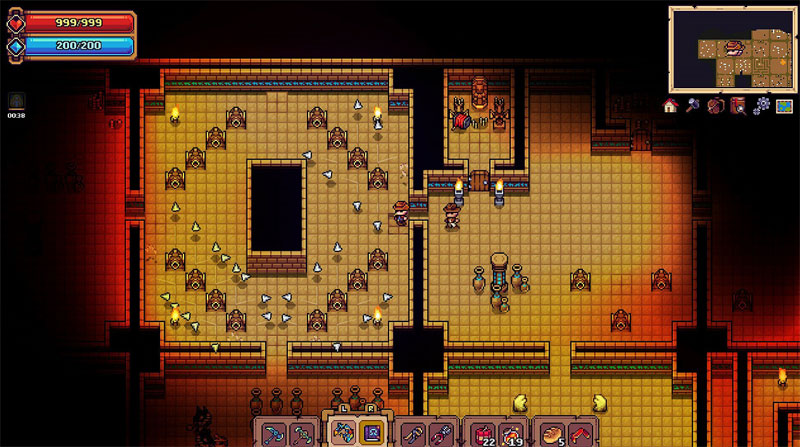Open the world map icon

(x=784, y=105)
